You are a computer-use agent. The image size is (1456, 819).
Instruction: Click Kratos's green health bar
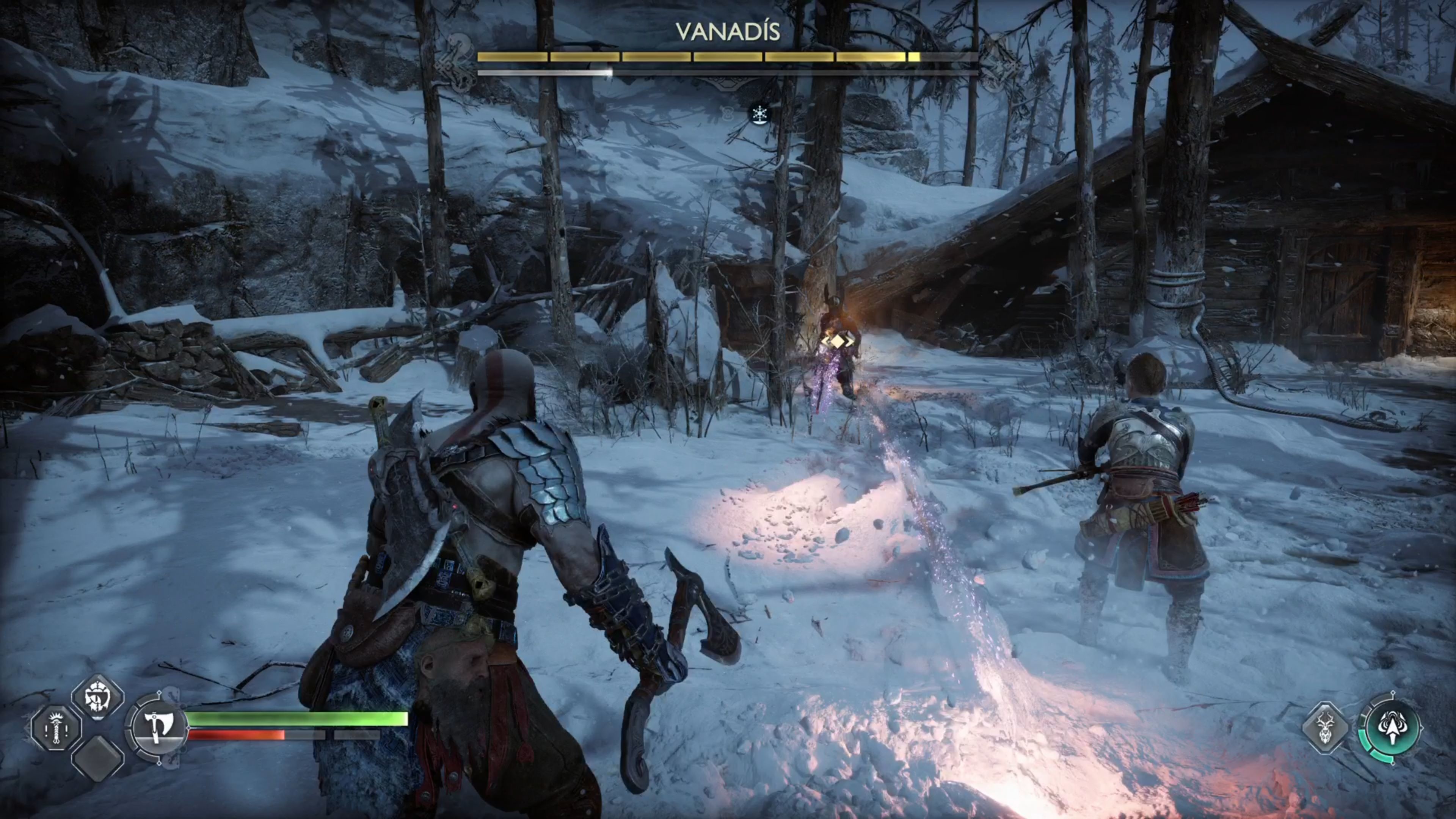294,720
